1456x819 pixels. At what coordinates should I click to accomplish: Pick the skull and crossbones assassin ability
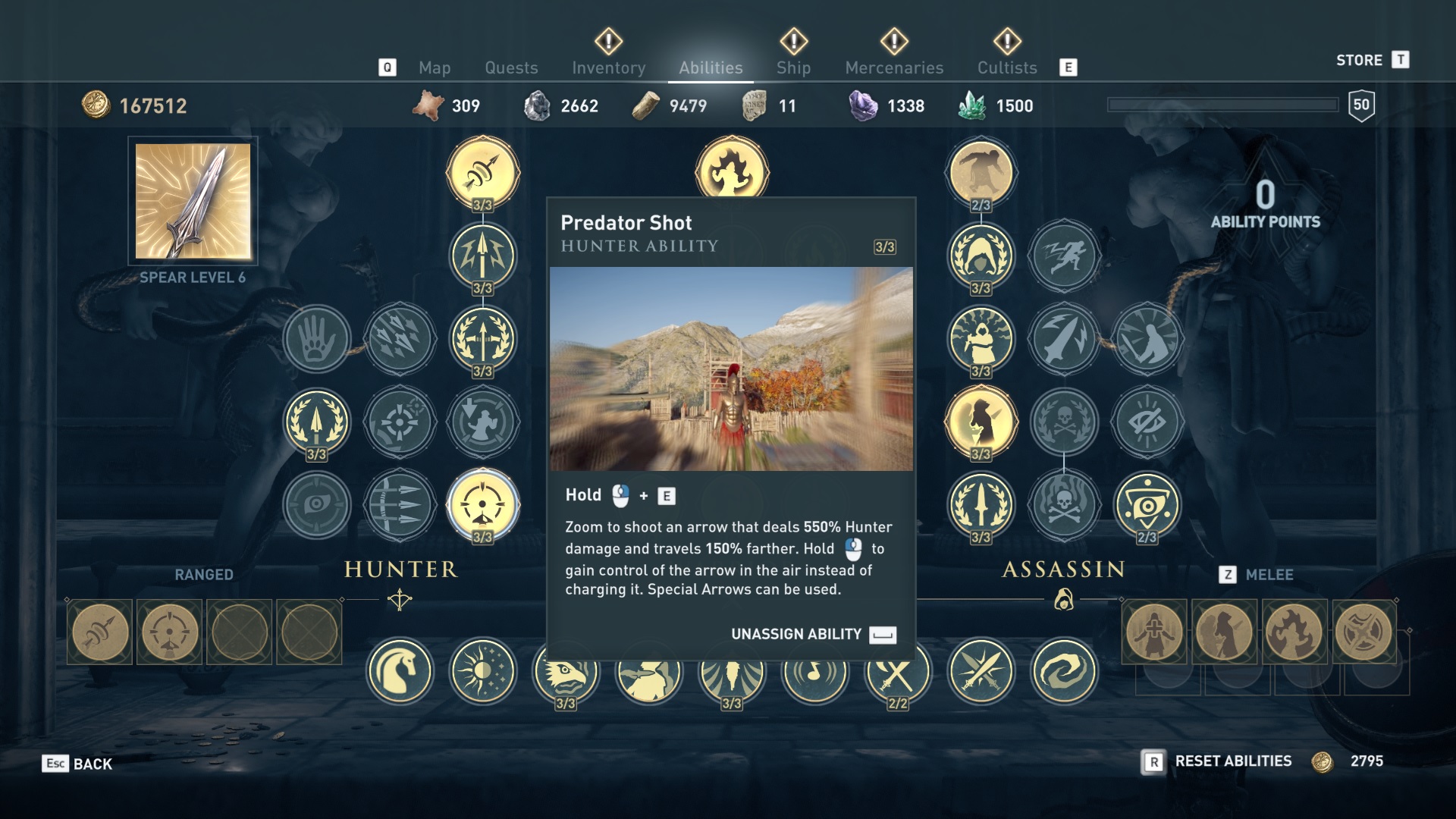pos(1064,422)
